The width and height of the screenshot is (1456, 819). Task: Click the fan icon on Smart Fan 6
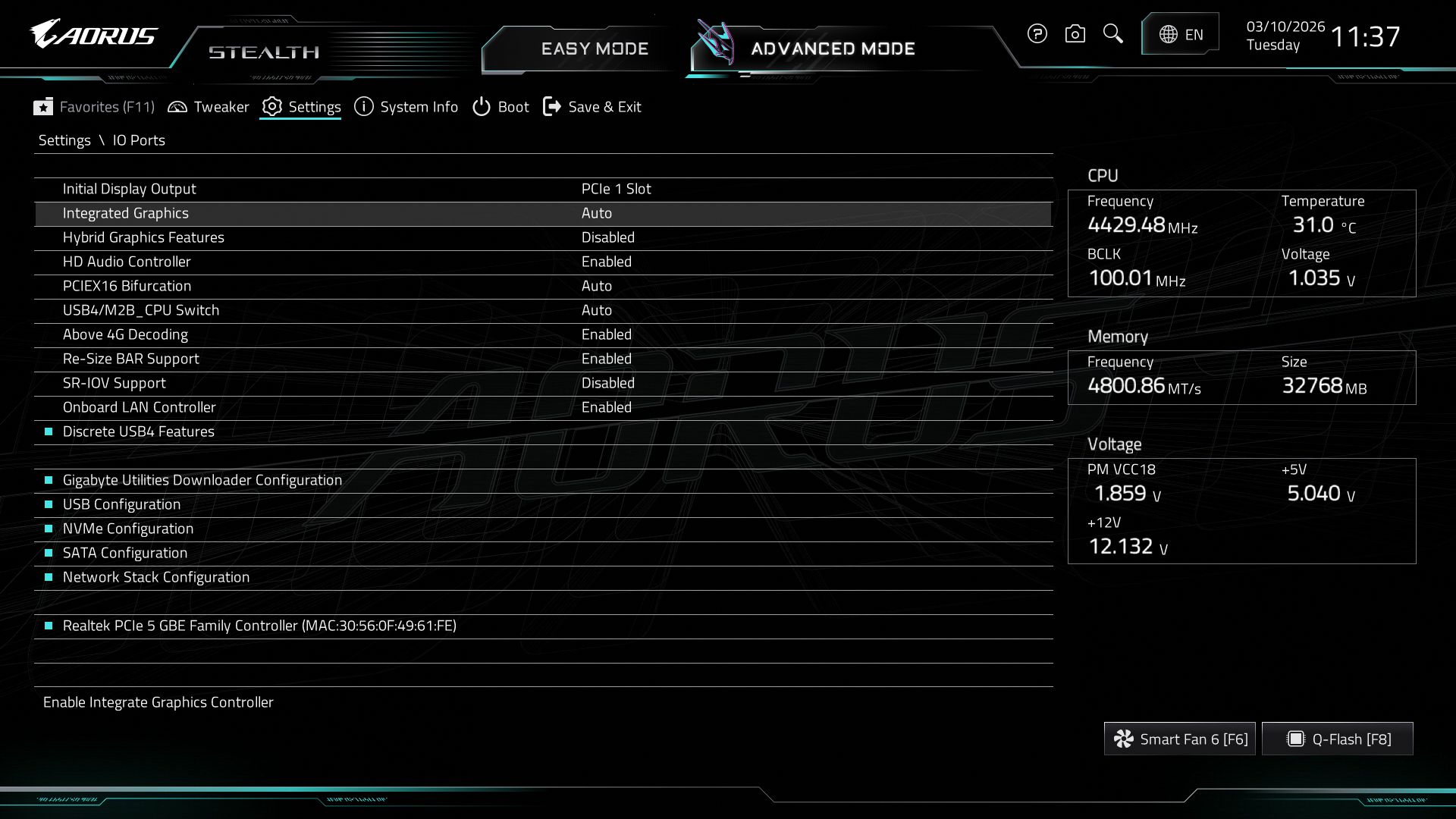click(x=1125, y=738)
